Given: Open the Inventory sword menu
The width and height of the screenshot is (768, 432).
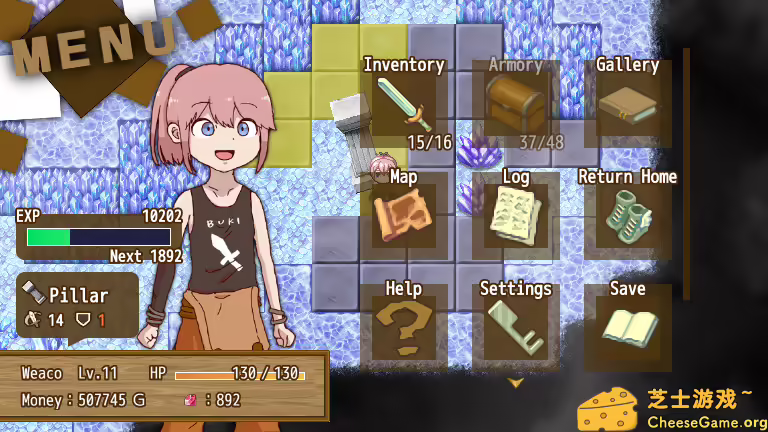Looking at the screenshot, I should (404, 103).
